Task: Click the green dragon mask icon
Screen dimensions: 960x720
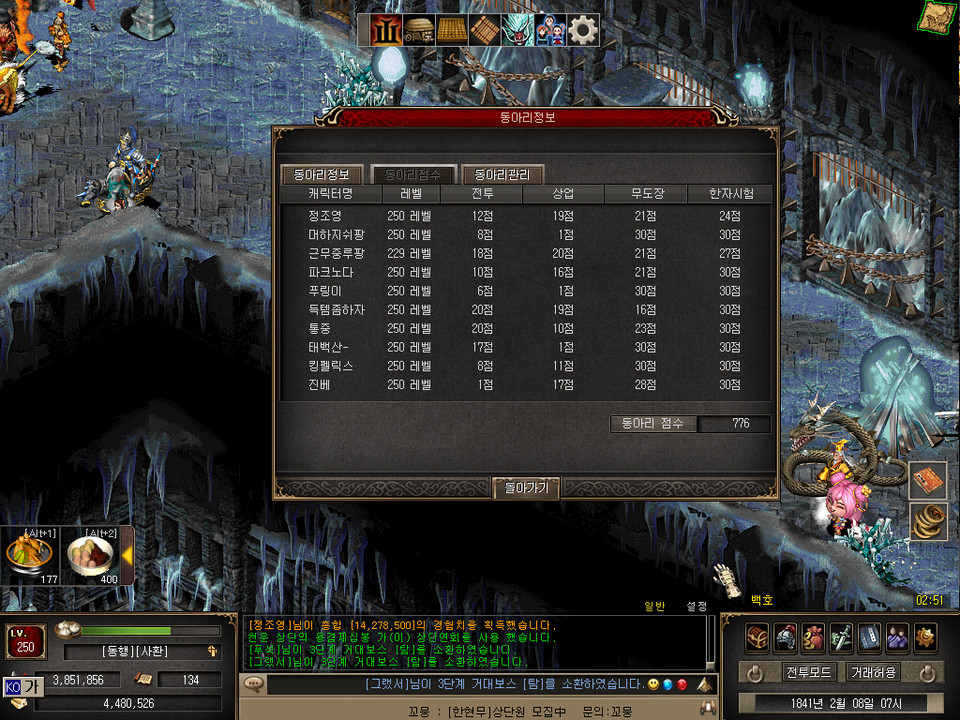Action: click(x=518, y=31)
